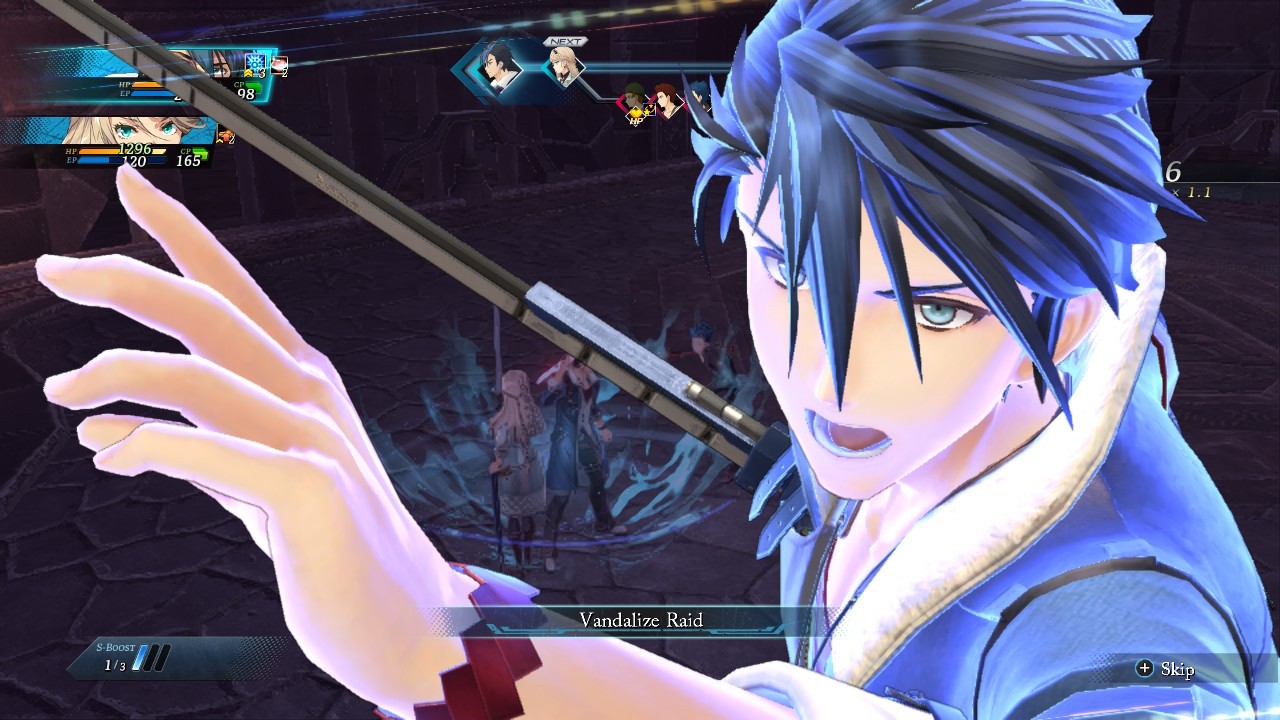This screenshot has height=720, width=1280.
Task: Select the red-haired enemy turn portrait
Action: tap(666, 100)
